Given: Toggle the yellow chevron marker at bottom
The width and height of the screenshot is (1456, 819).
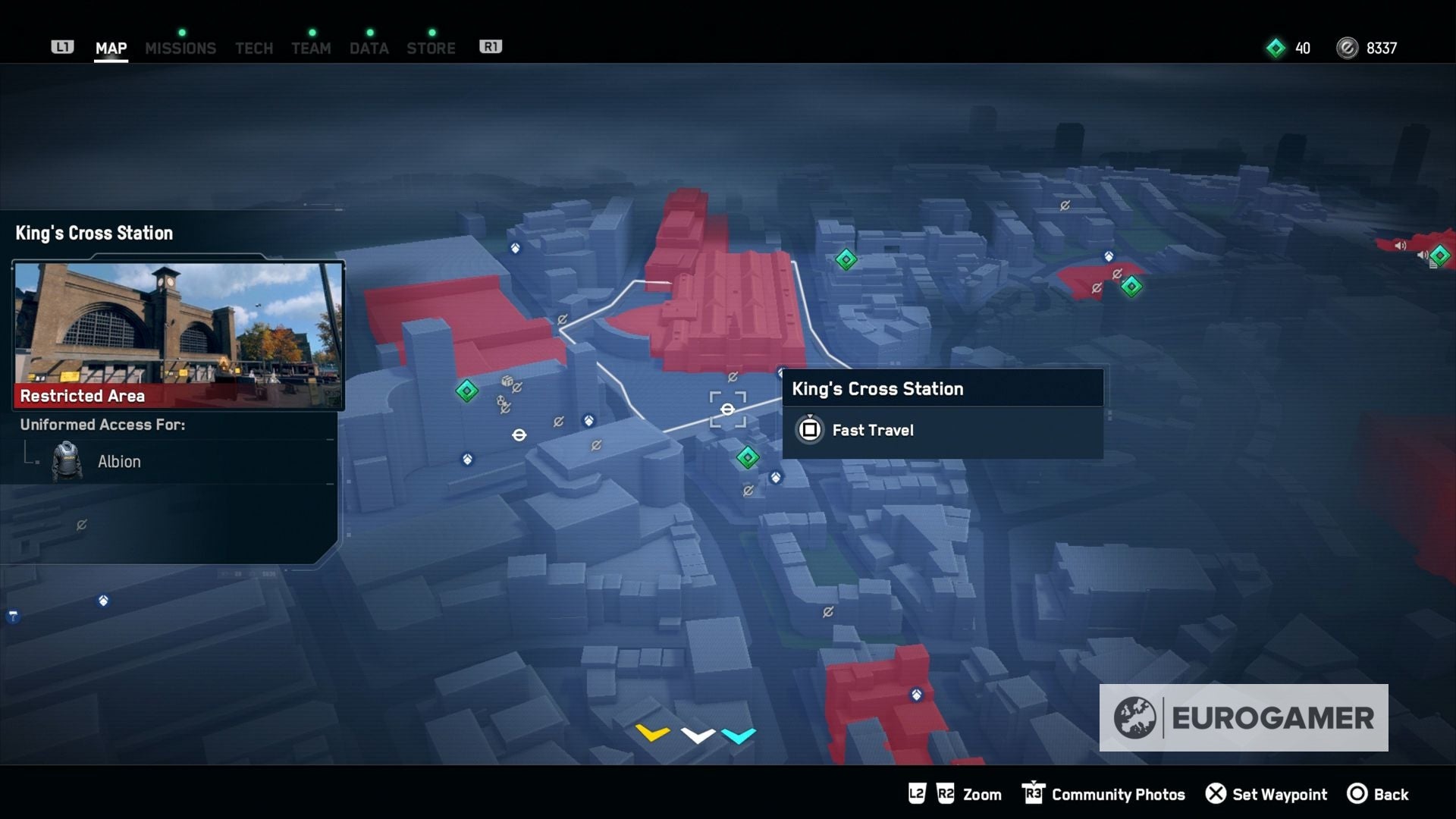Looking at the screenshot, I should pos(651,733).
